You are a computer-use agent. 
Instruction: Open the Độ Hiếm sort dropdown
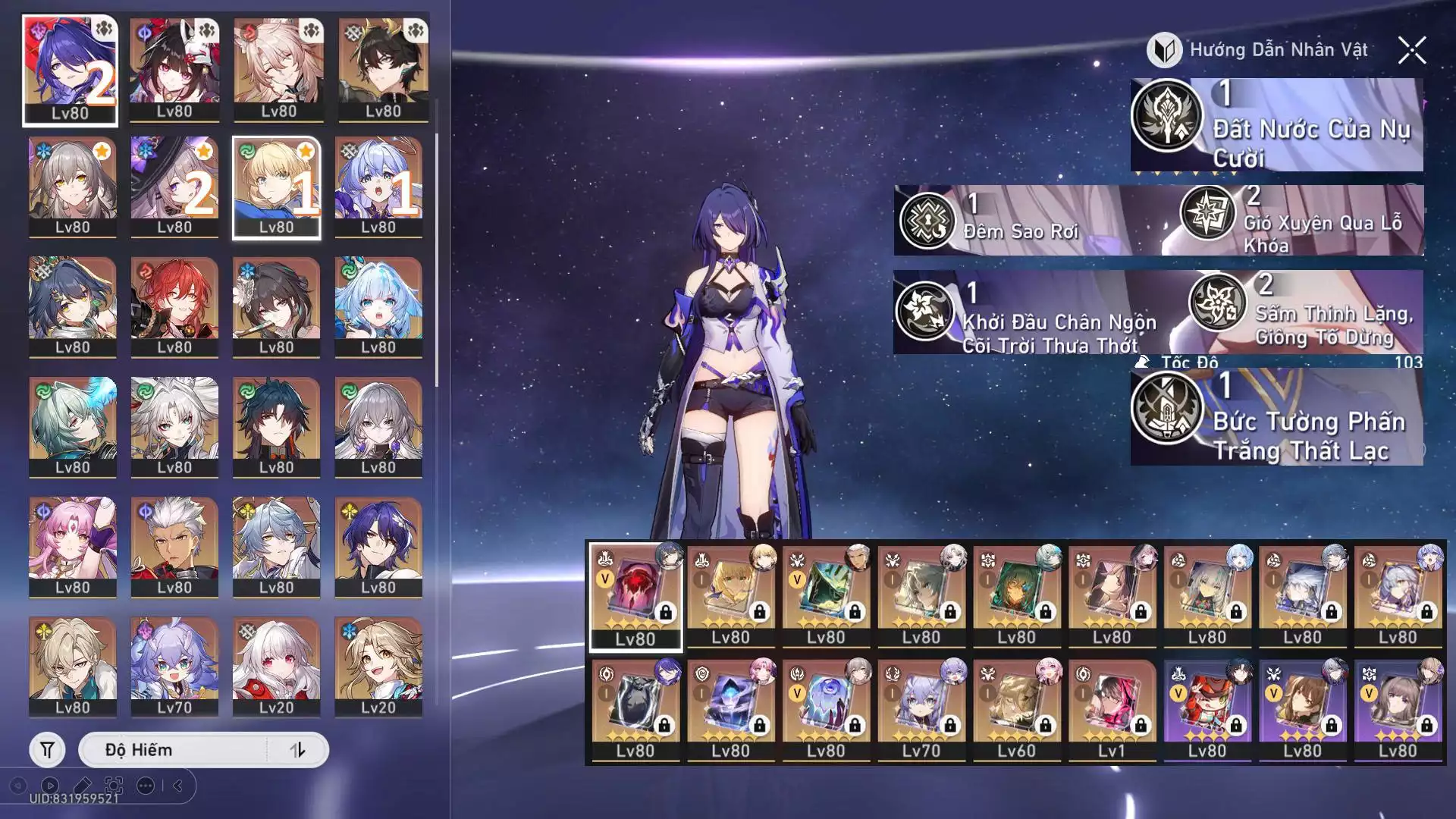pyautogui.click(x=174, y=750)
